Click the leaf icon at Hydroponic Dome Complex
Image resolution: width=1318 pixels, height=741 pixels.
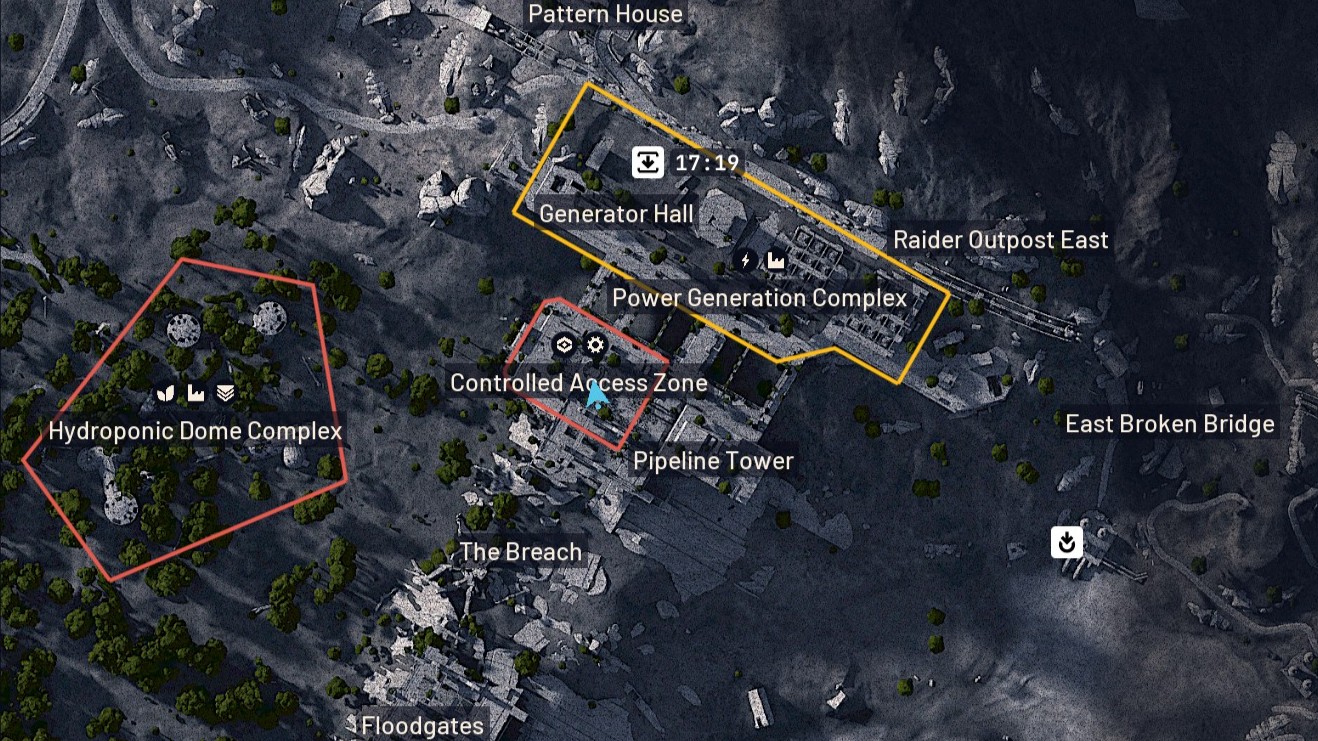166,393
